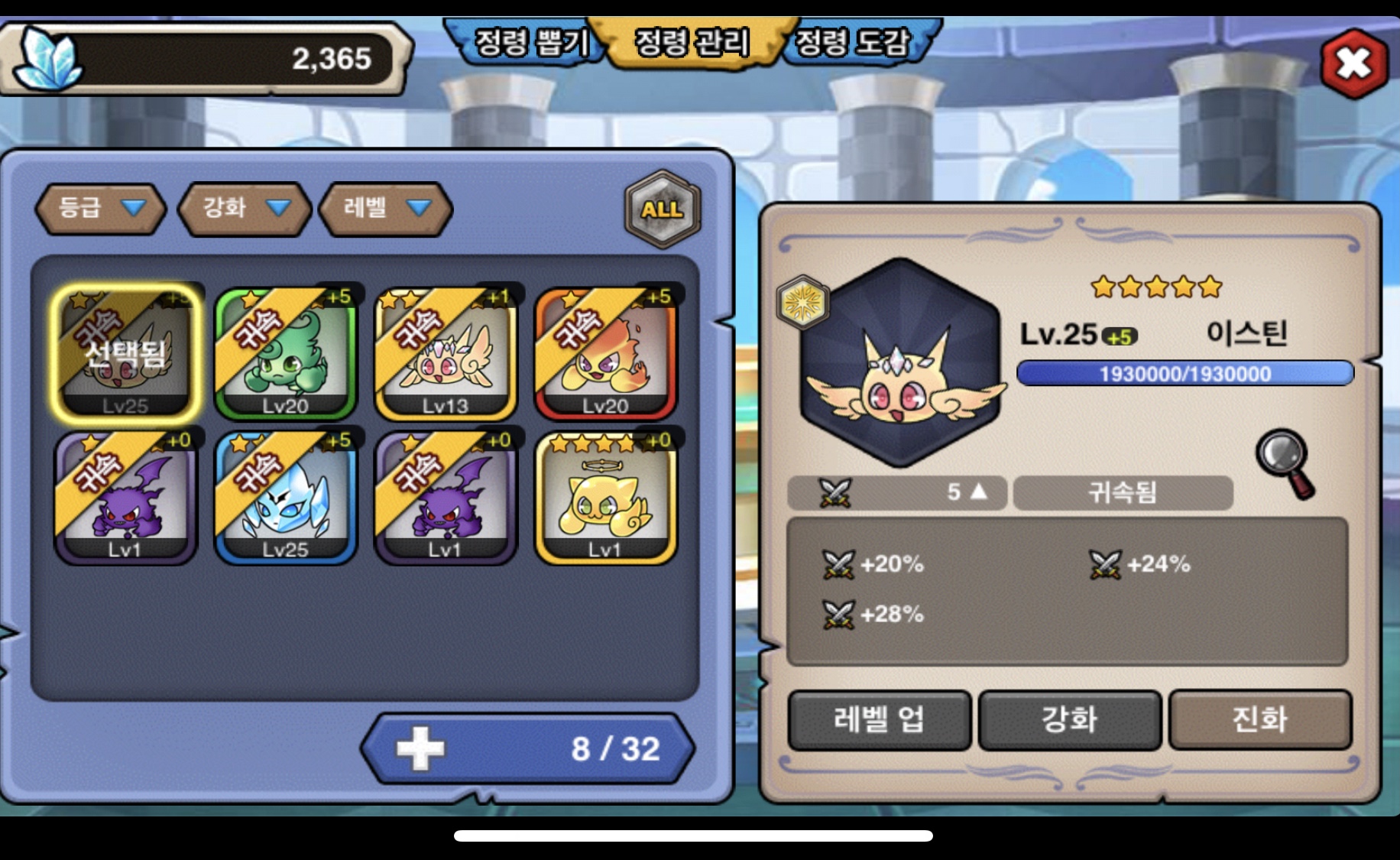Viewport: 1400px width, 860px height.
Task: Choose the winged Lv13 spirit
Action: coord(446,353)
